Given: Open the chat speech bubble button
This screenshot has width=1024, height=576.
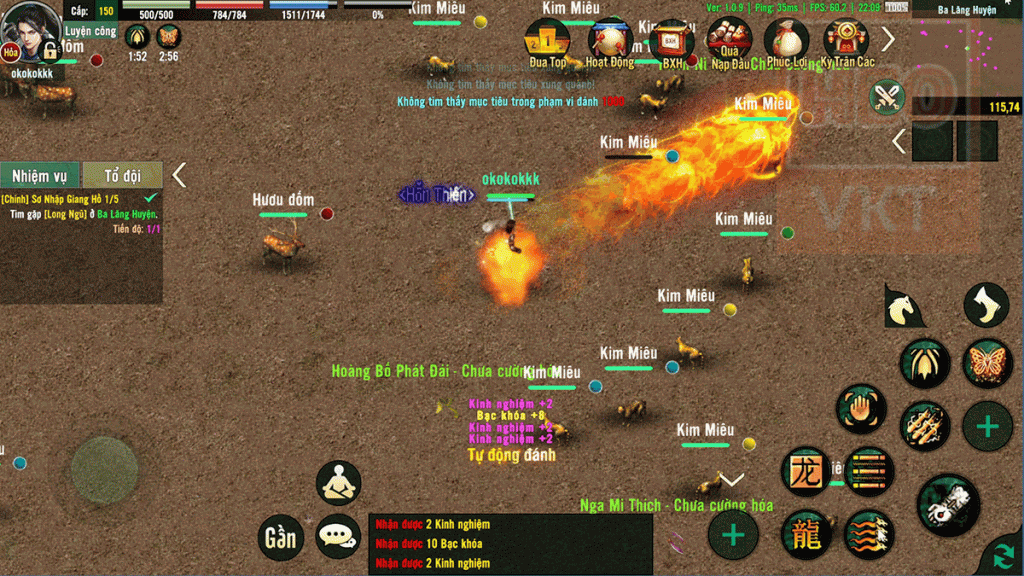Looking at the screenshot, I should click(x=339, y=537).
